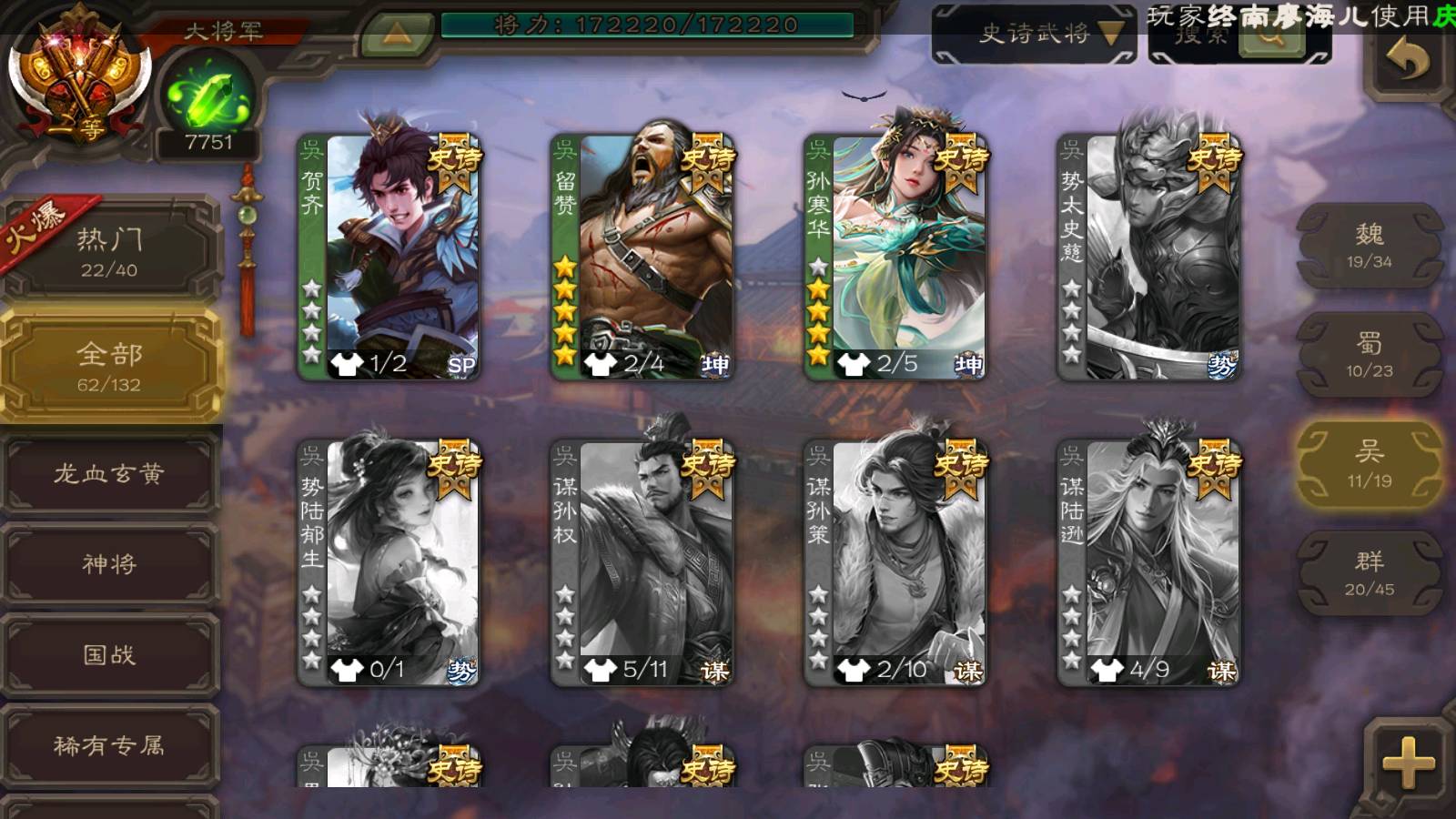Screen dimensions: 1456x819
Task: Show the 神将 category
Action: pos(109,564)
